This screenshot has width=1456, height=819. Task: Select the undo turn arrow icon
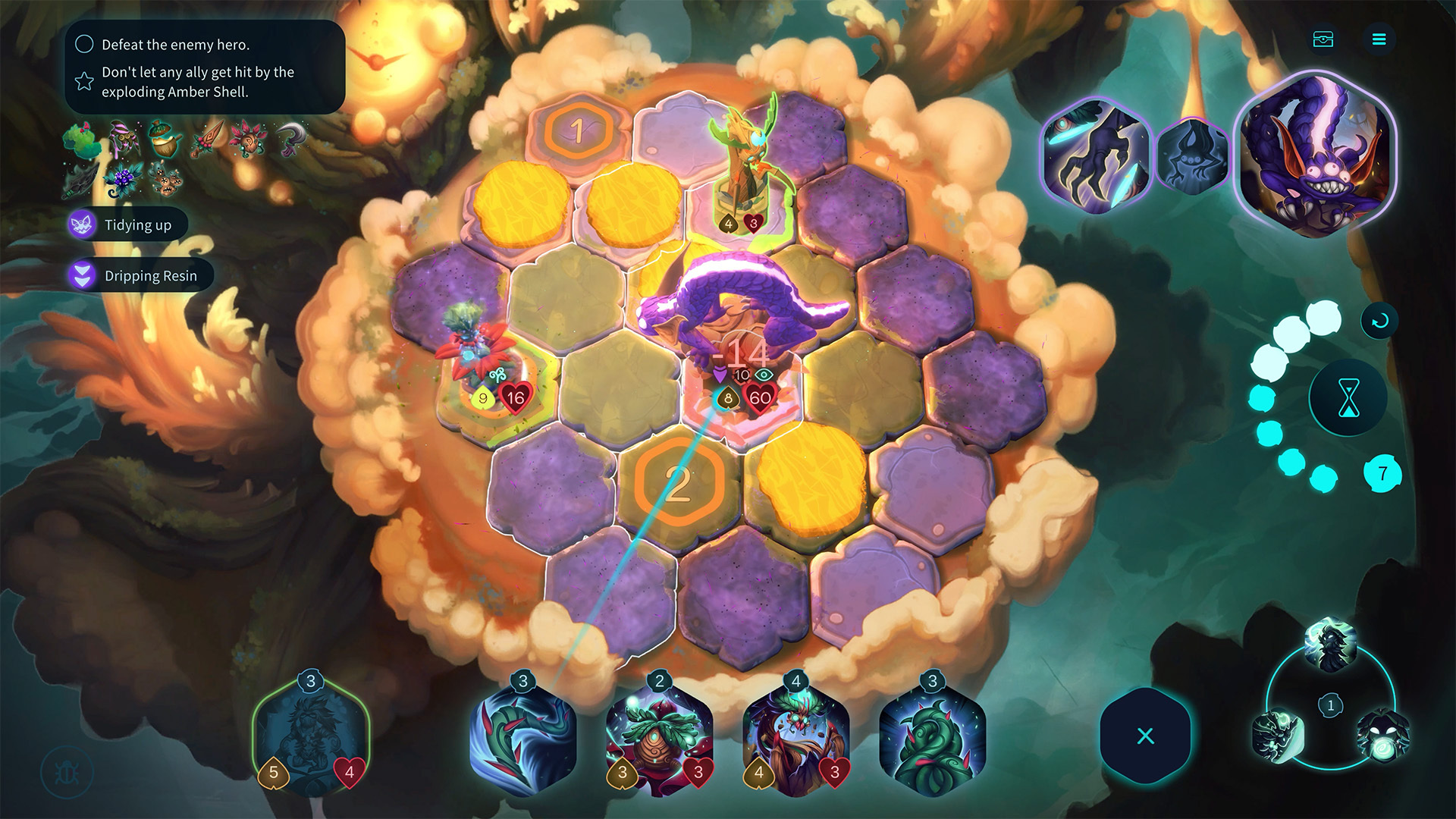(x=1380, y=320)
